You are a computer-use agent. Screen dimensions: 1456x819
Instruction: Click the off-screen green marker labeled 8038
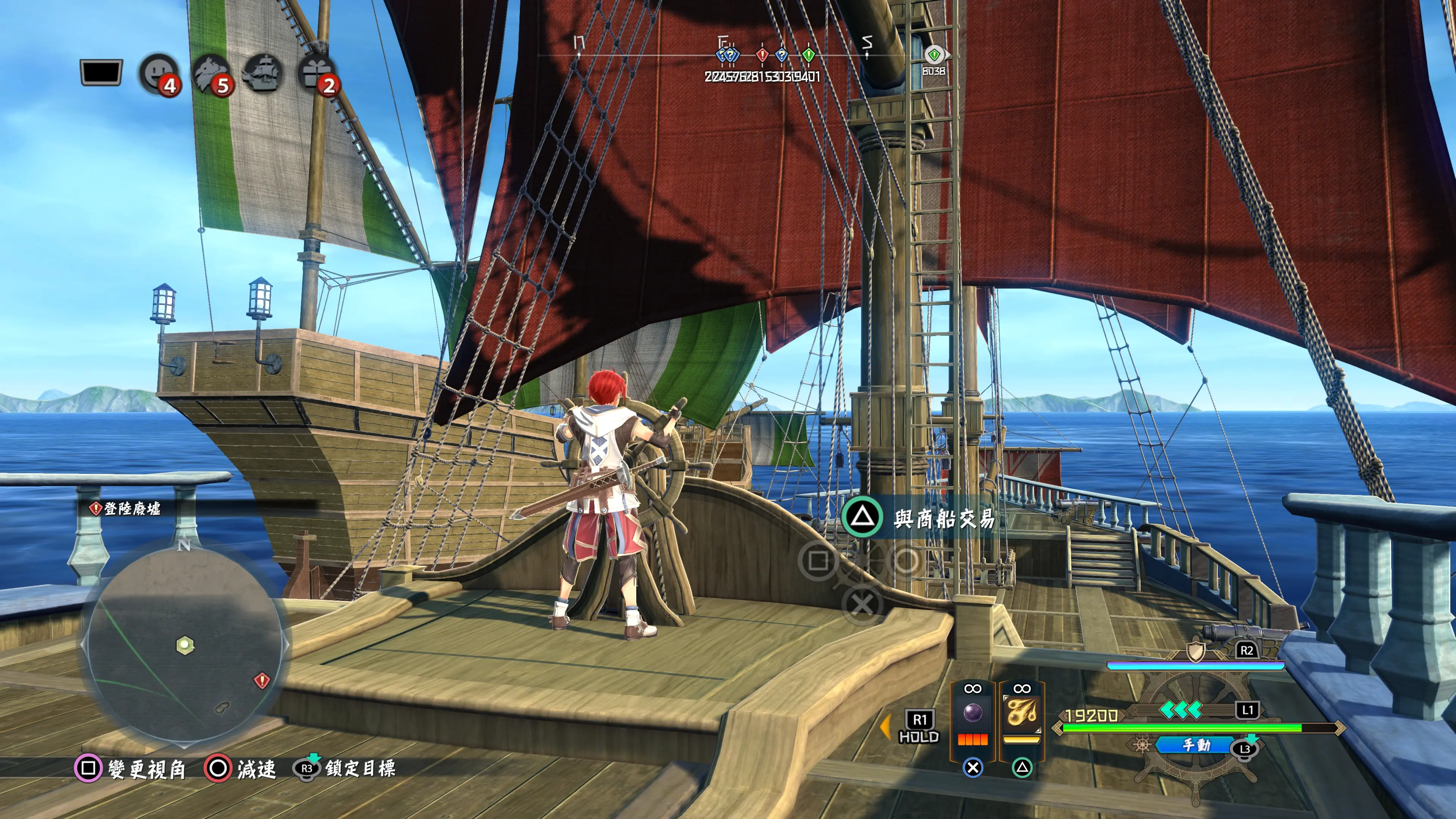(x=934, y=55)
